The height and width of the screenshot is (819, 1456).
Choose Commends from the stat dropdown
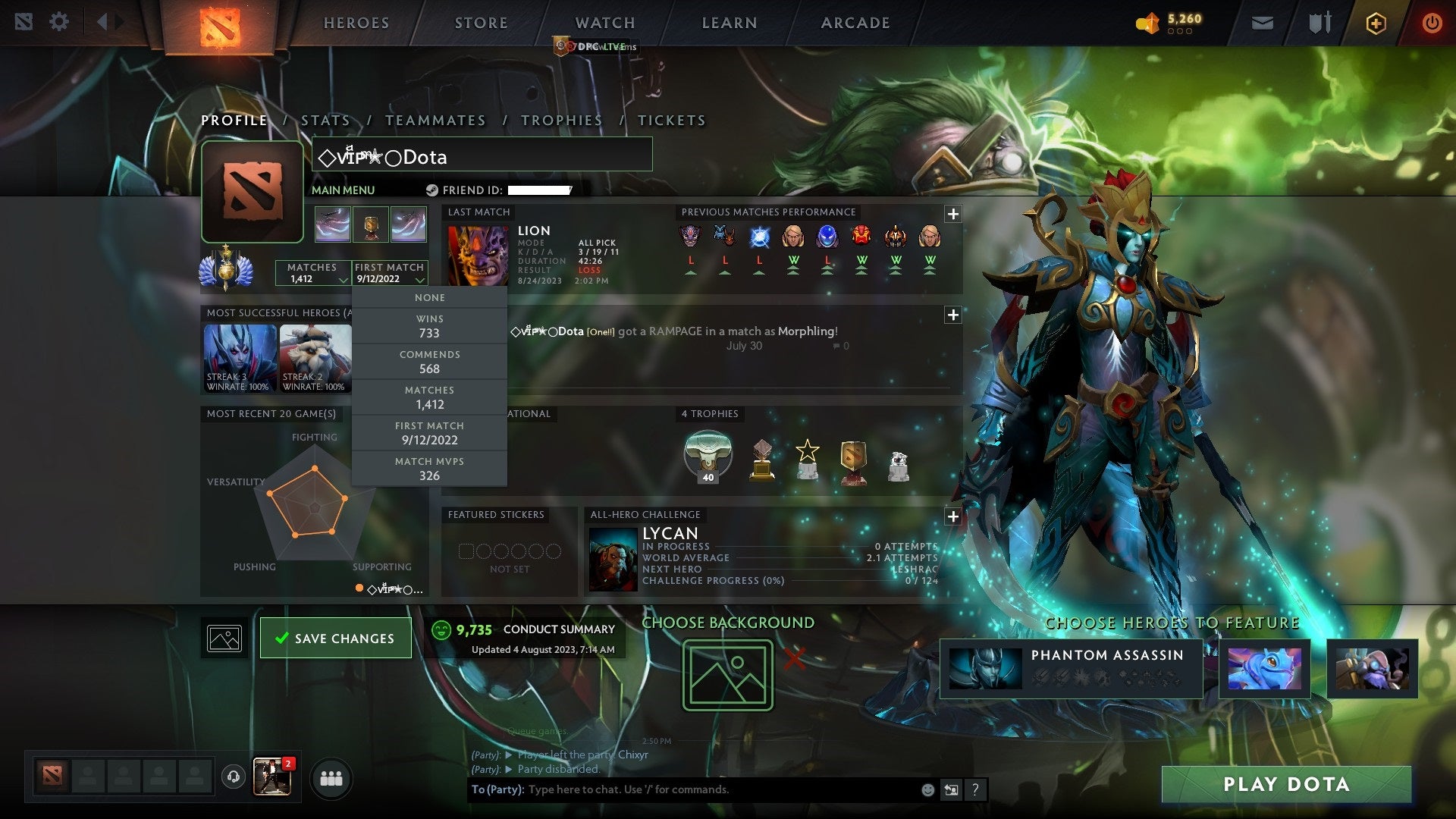click(429, 362)
